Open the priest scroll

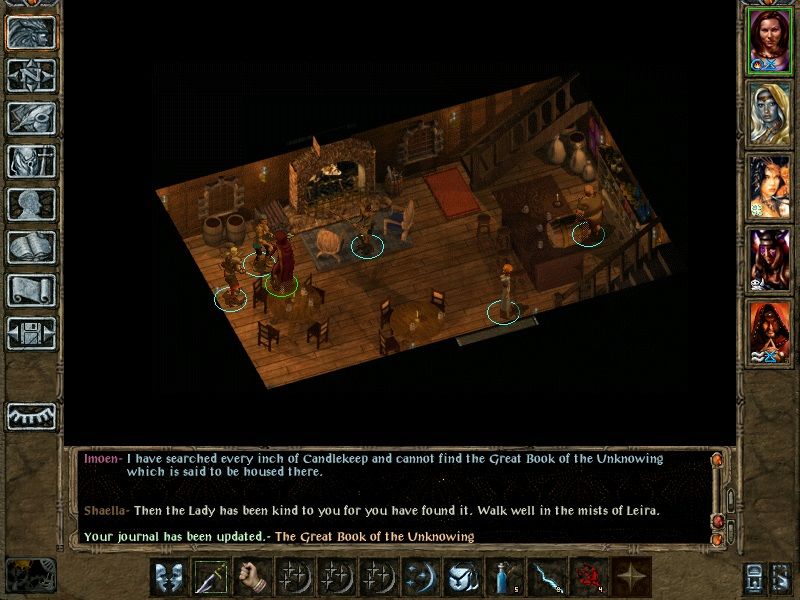(31, 291)
